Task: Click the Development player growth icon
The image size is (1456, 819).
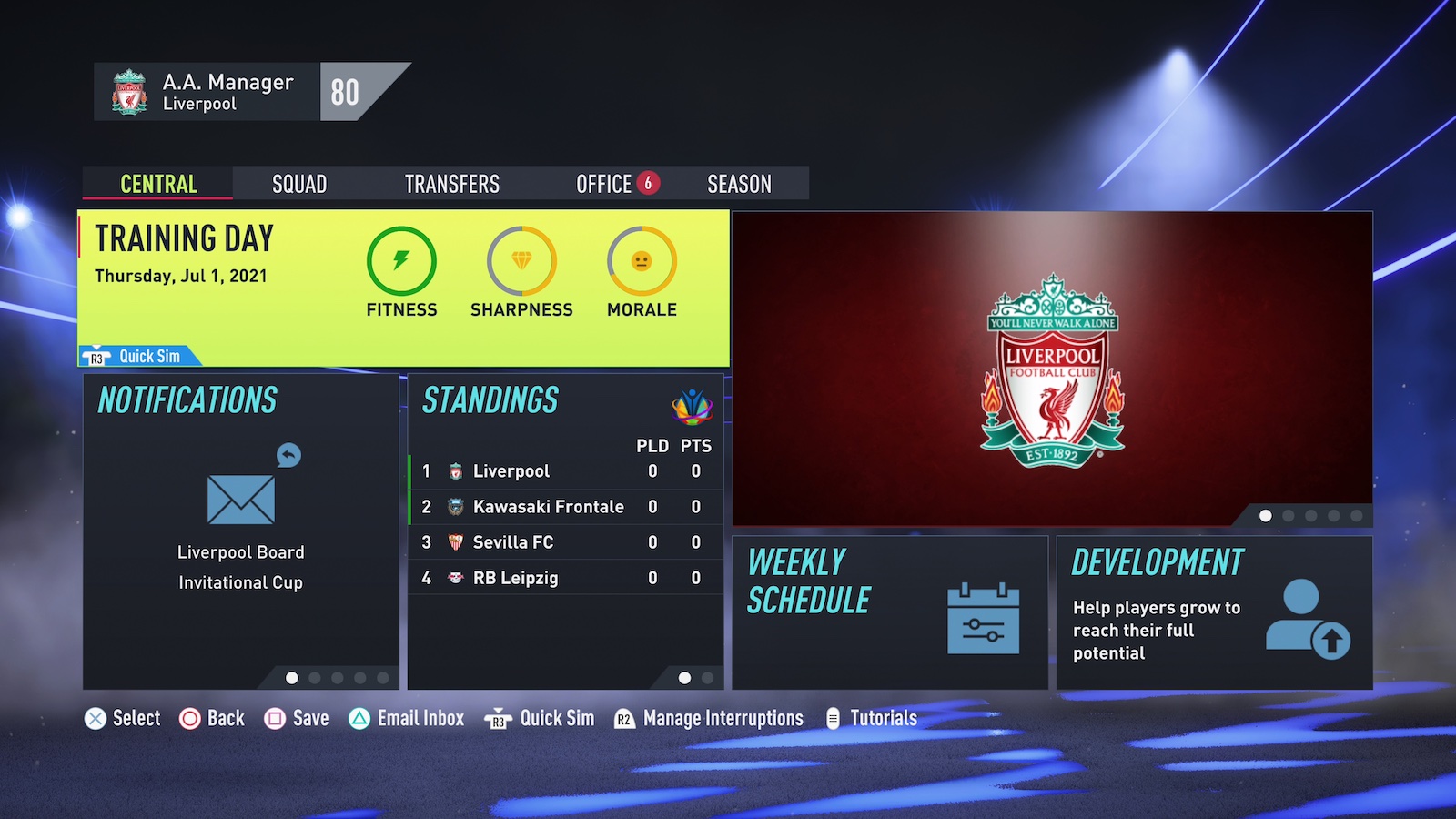Action: pyautogui.click(x=1309, y=617)
